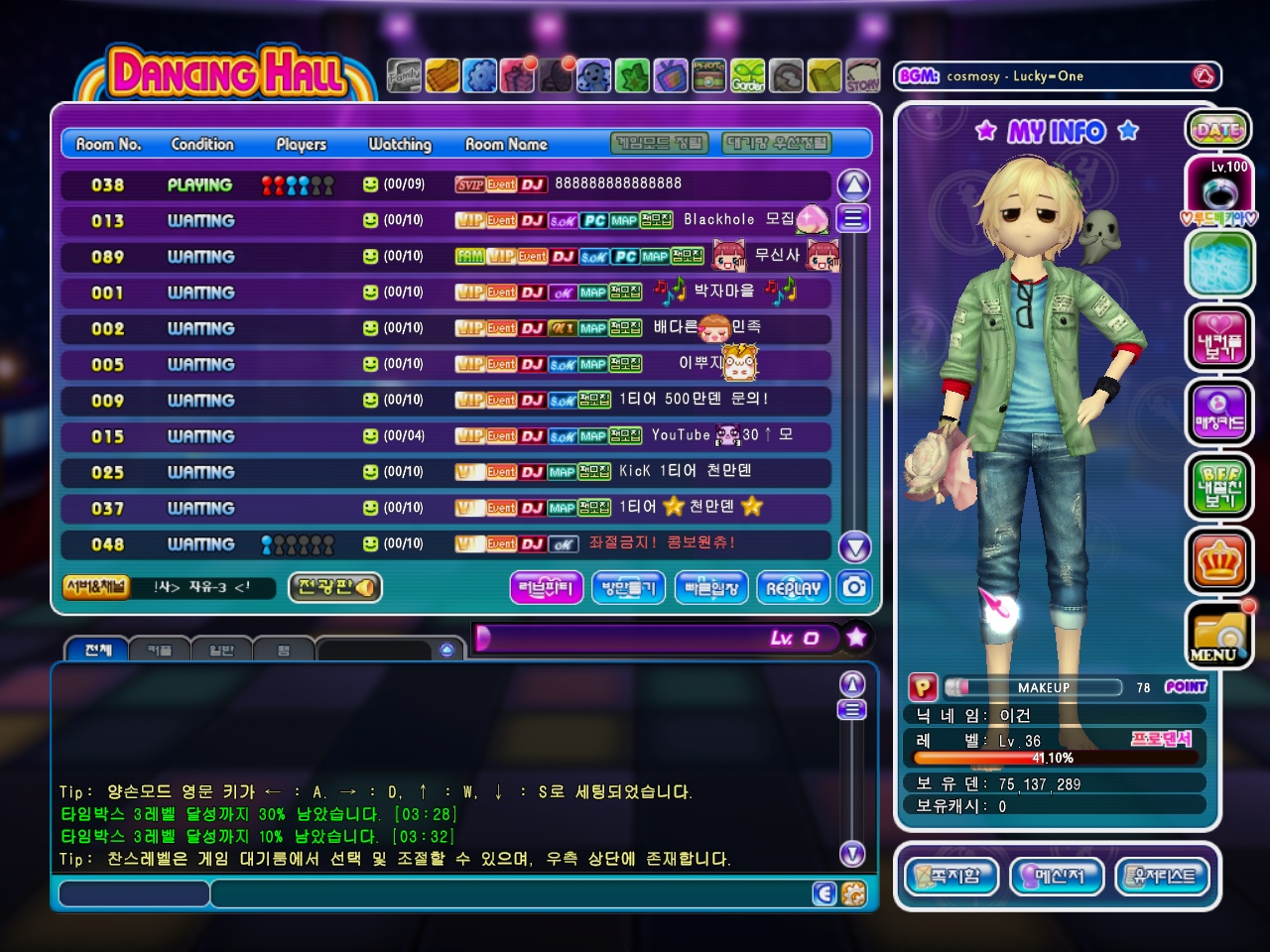Join room 038 that is currently playing
This screenshot has height=952, width=1270.
pyautogui.click(x=444, y=184)
